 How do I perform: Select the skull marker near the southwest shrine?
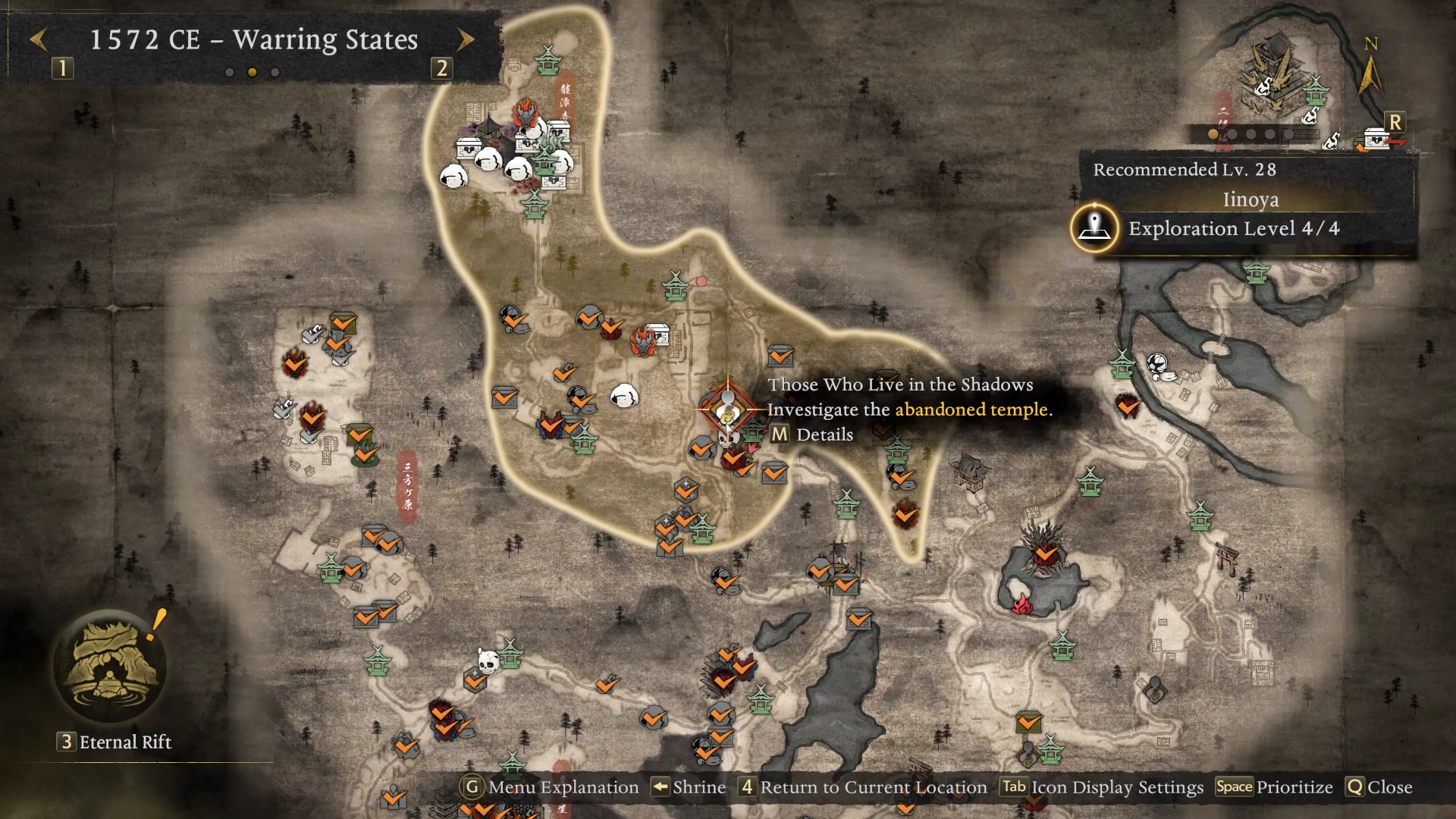coord(488,661)
